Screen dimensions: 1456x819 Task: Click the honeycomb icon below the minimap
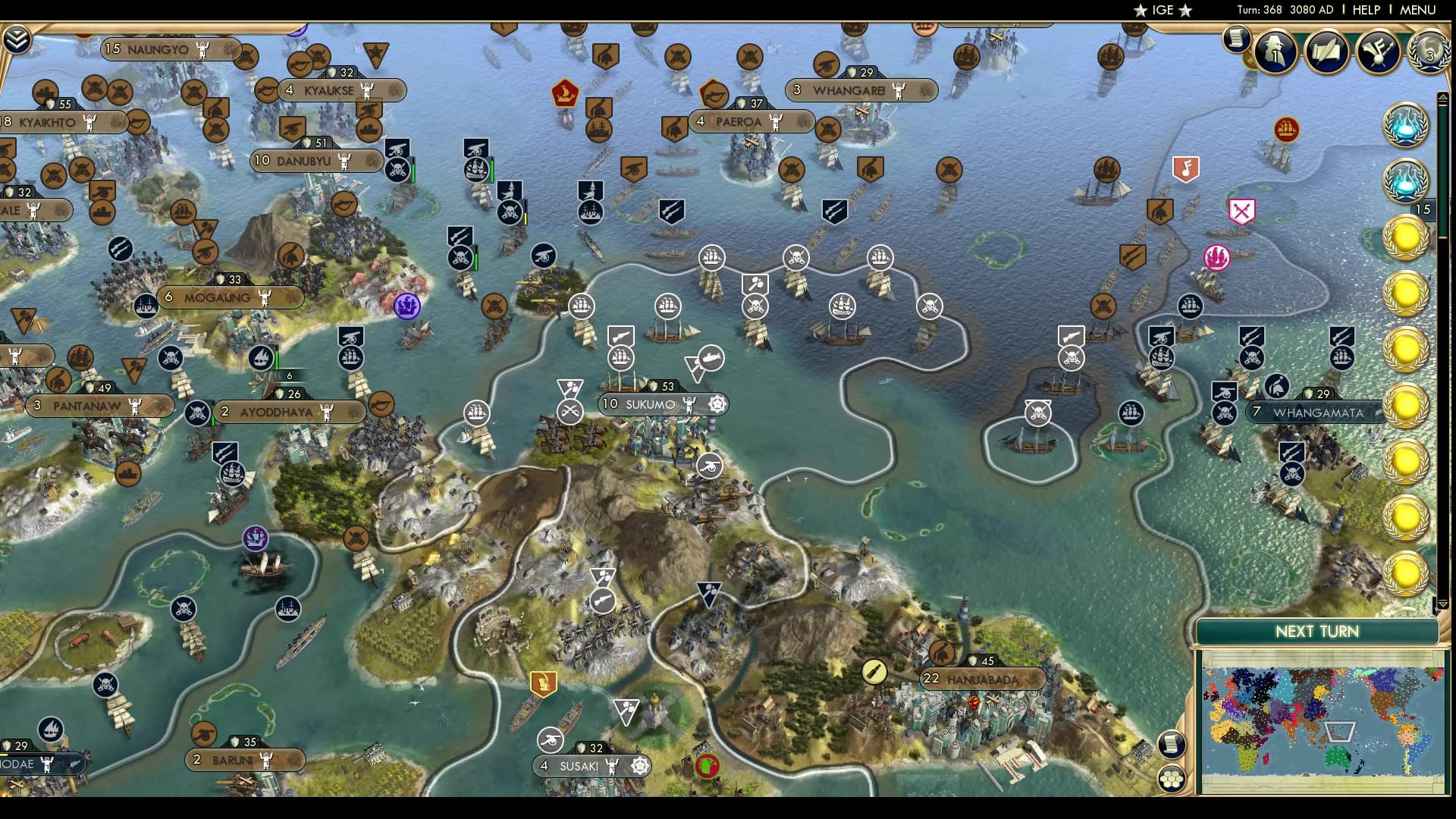1172,778
